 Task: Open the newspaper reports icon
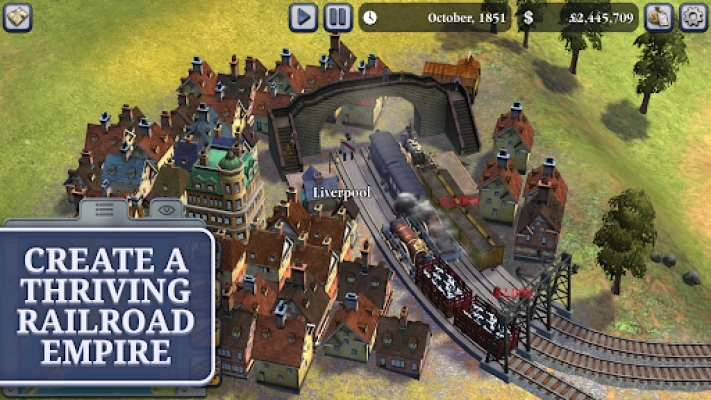(658, 17)
